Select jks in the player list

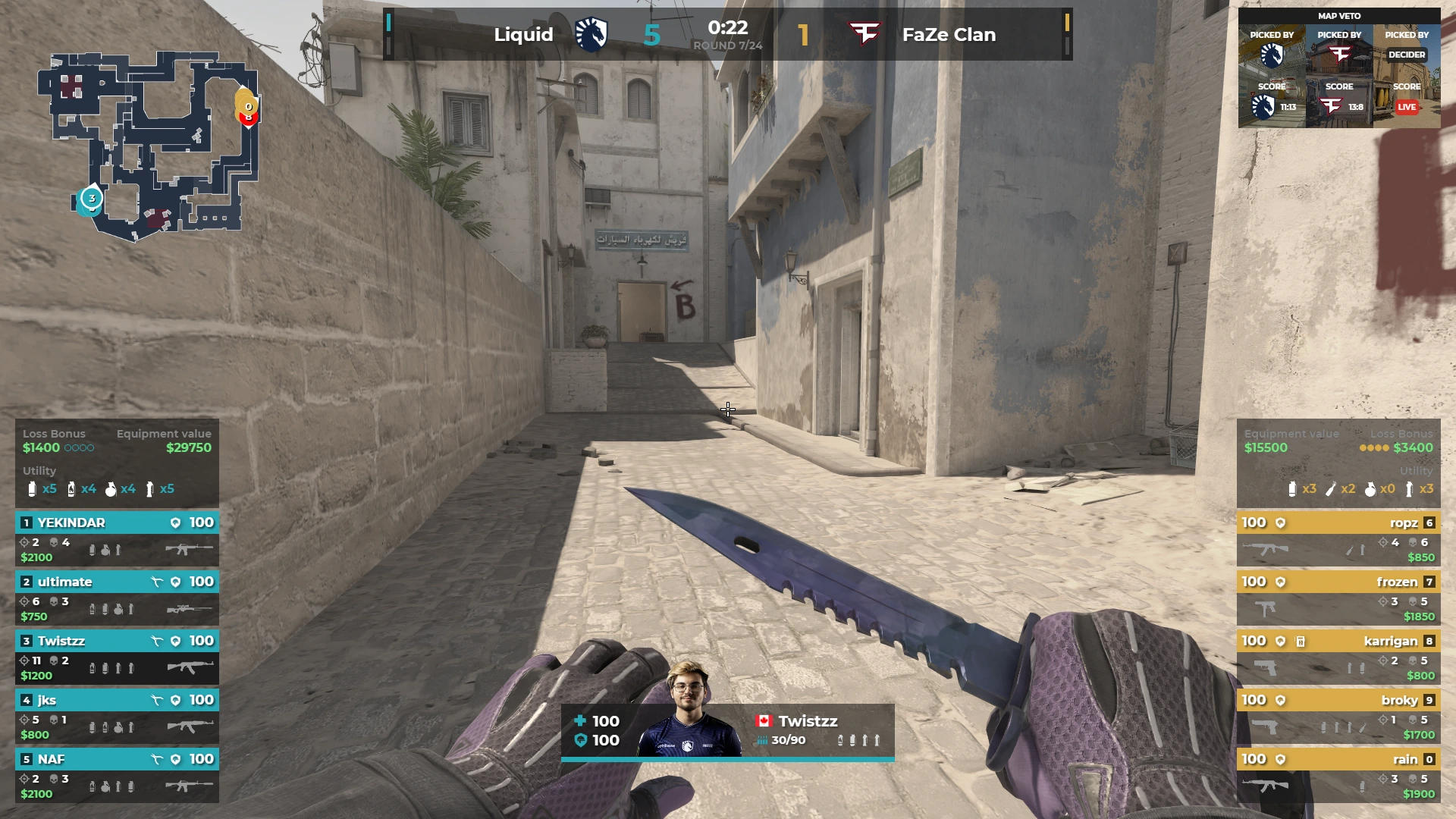click(117, 716)
